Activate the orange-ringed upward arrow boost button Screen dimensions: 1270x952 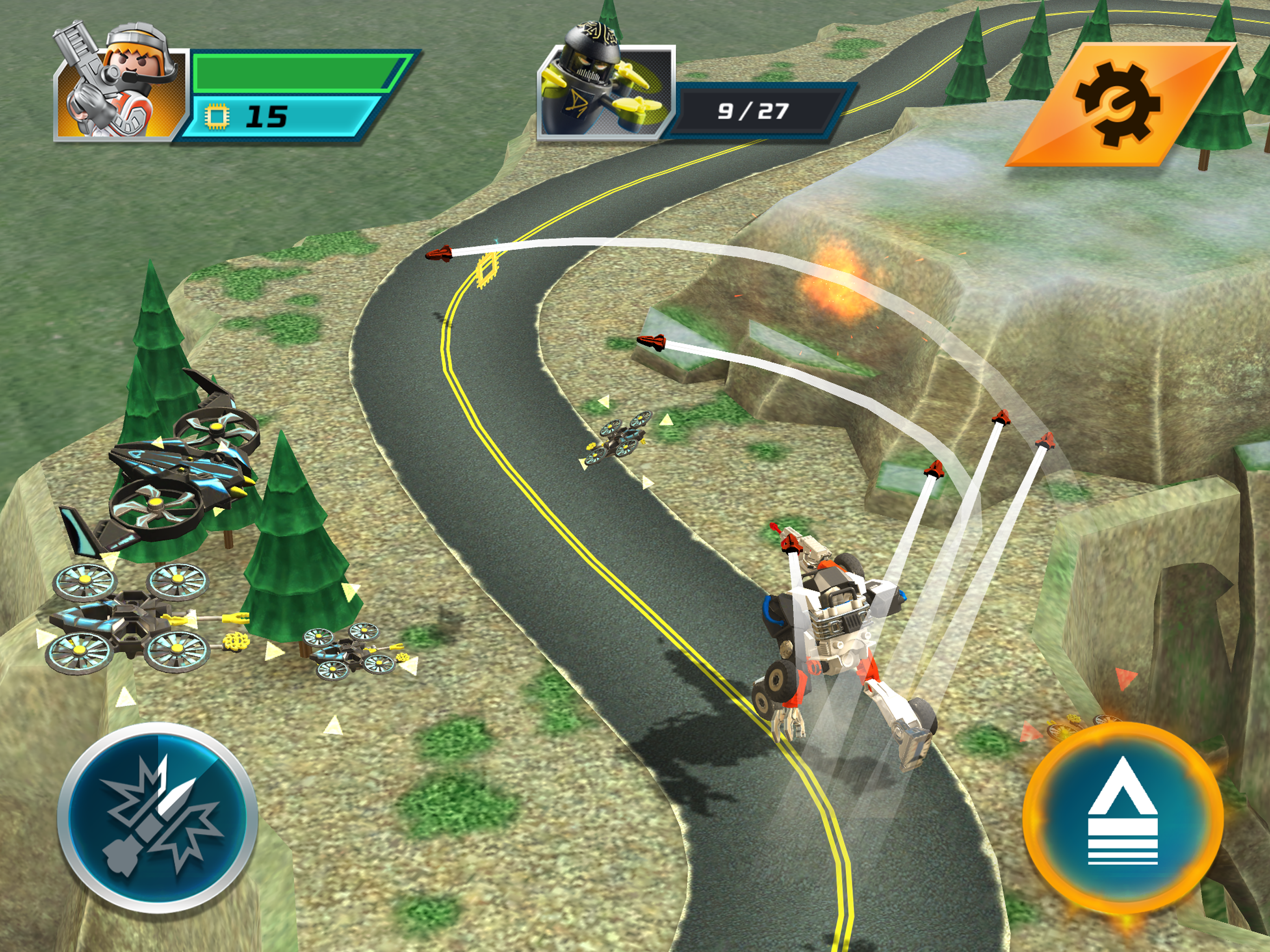coord(1123,818)
